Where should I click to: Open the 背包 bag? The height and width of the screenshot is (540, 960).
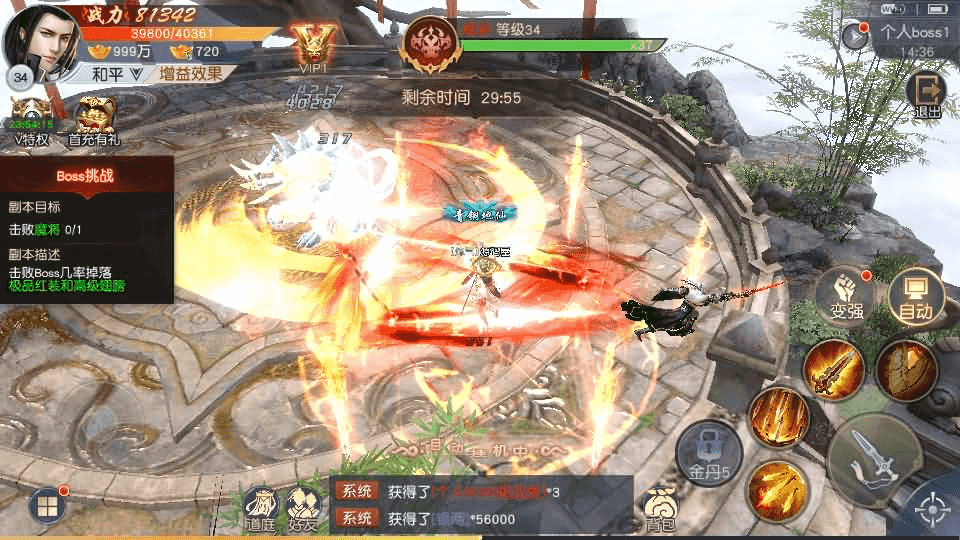[659, 509]
